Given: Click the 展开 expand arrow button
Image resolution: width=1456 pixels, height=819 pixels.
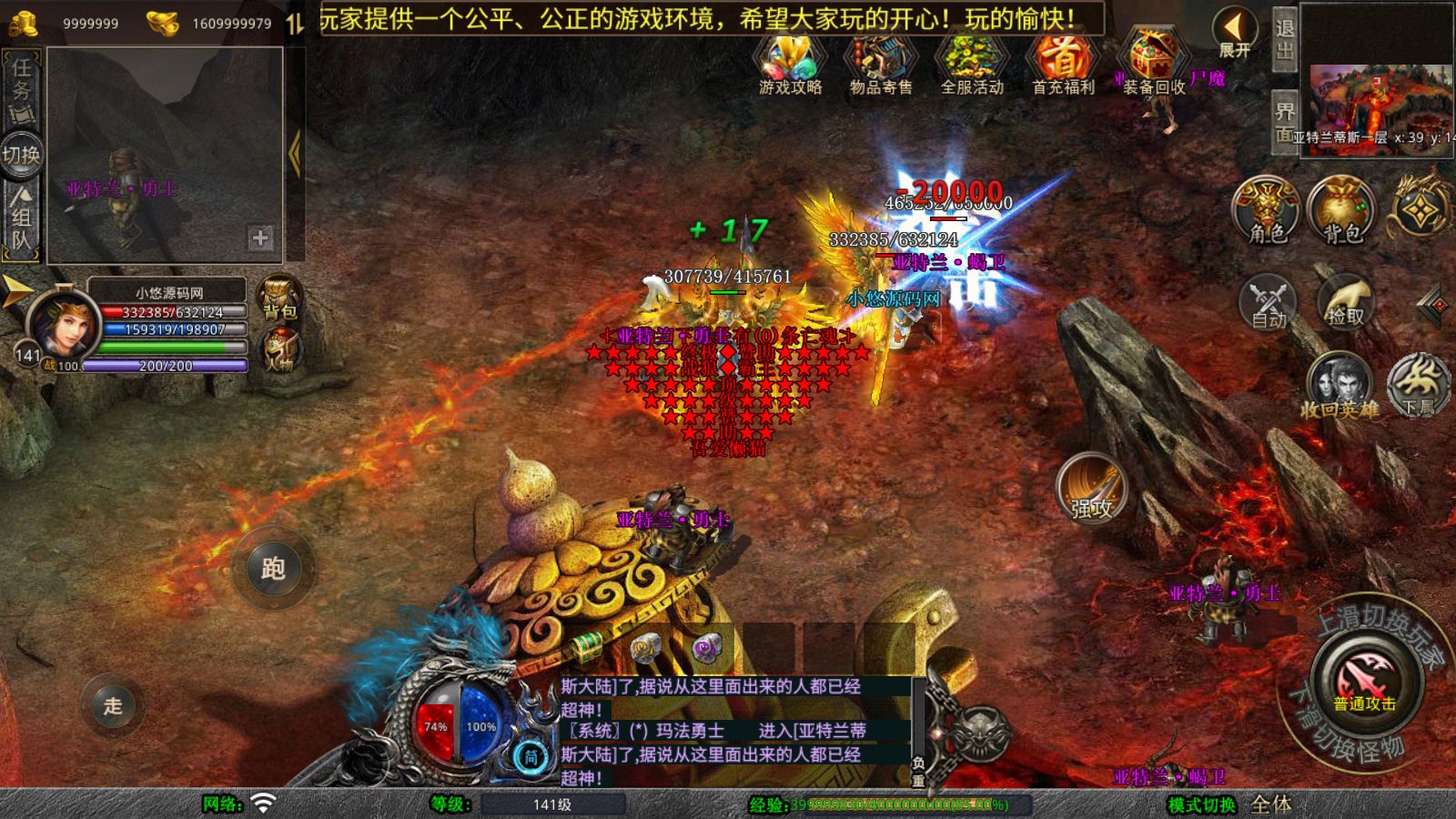Looking at the screenshot, I should tap(1235, 34).
